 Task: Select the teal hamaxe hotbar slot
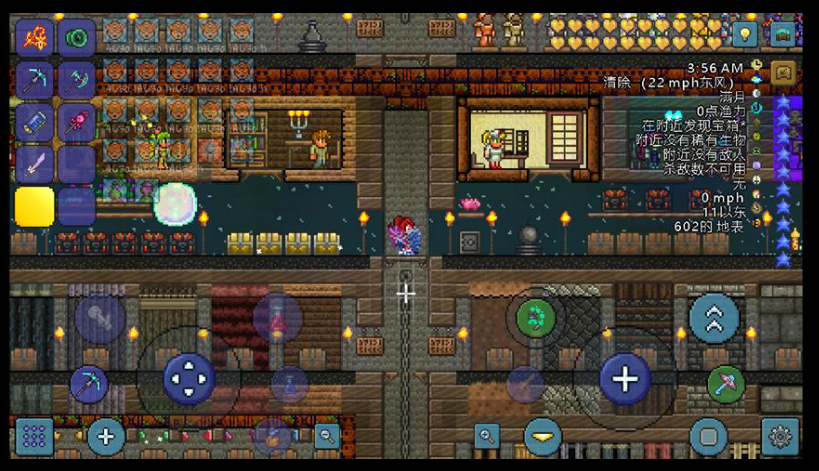(x=76, y=81)
